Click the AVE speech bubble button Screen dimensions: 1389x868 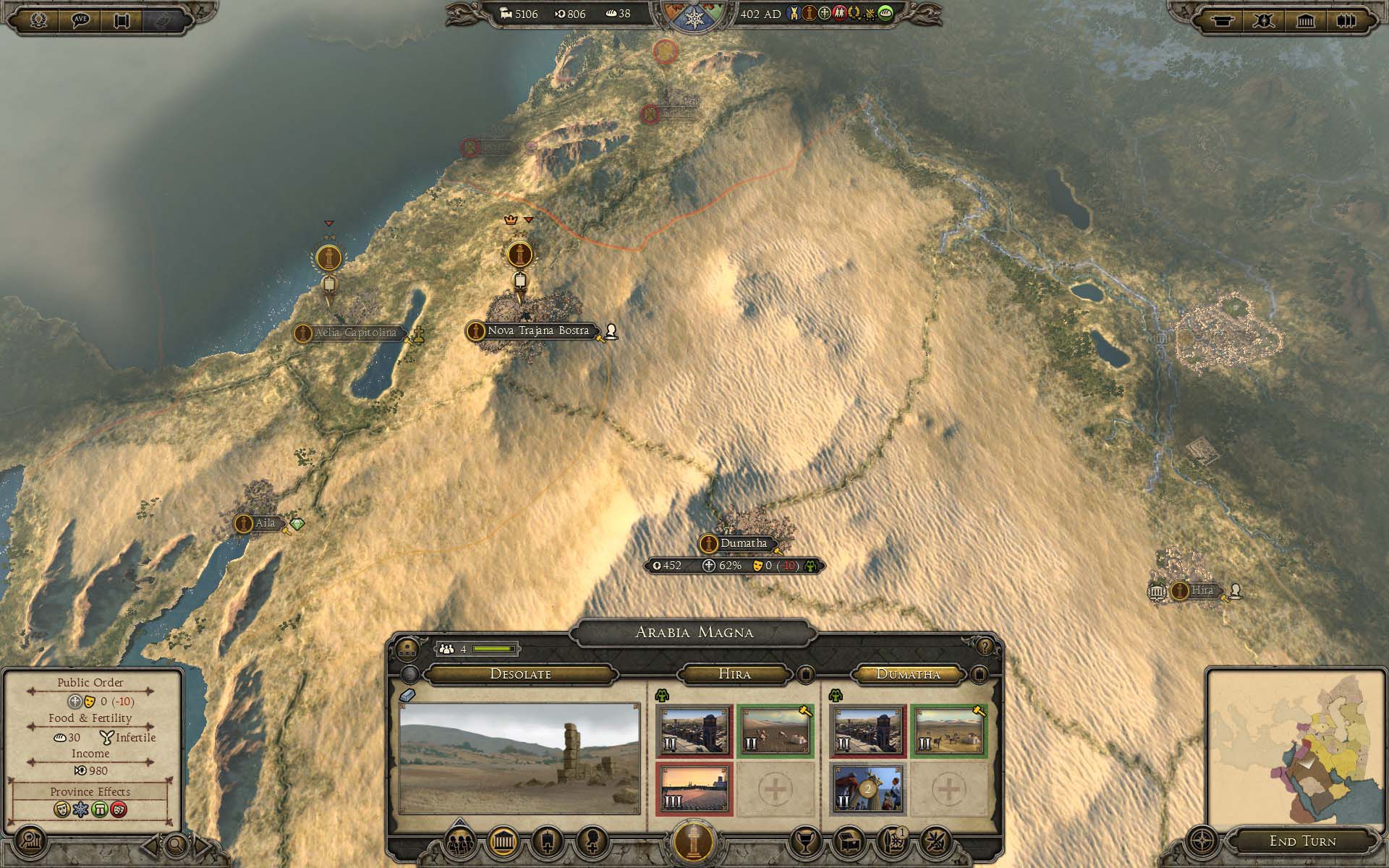81,20
